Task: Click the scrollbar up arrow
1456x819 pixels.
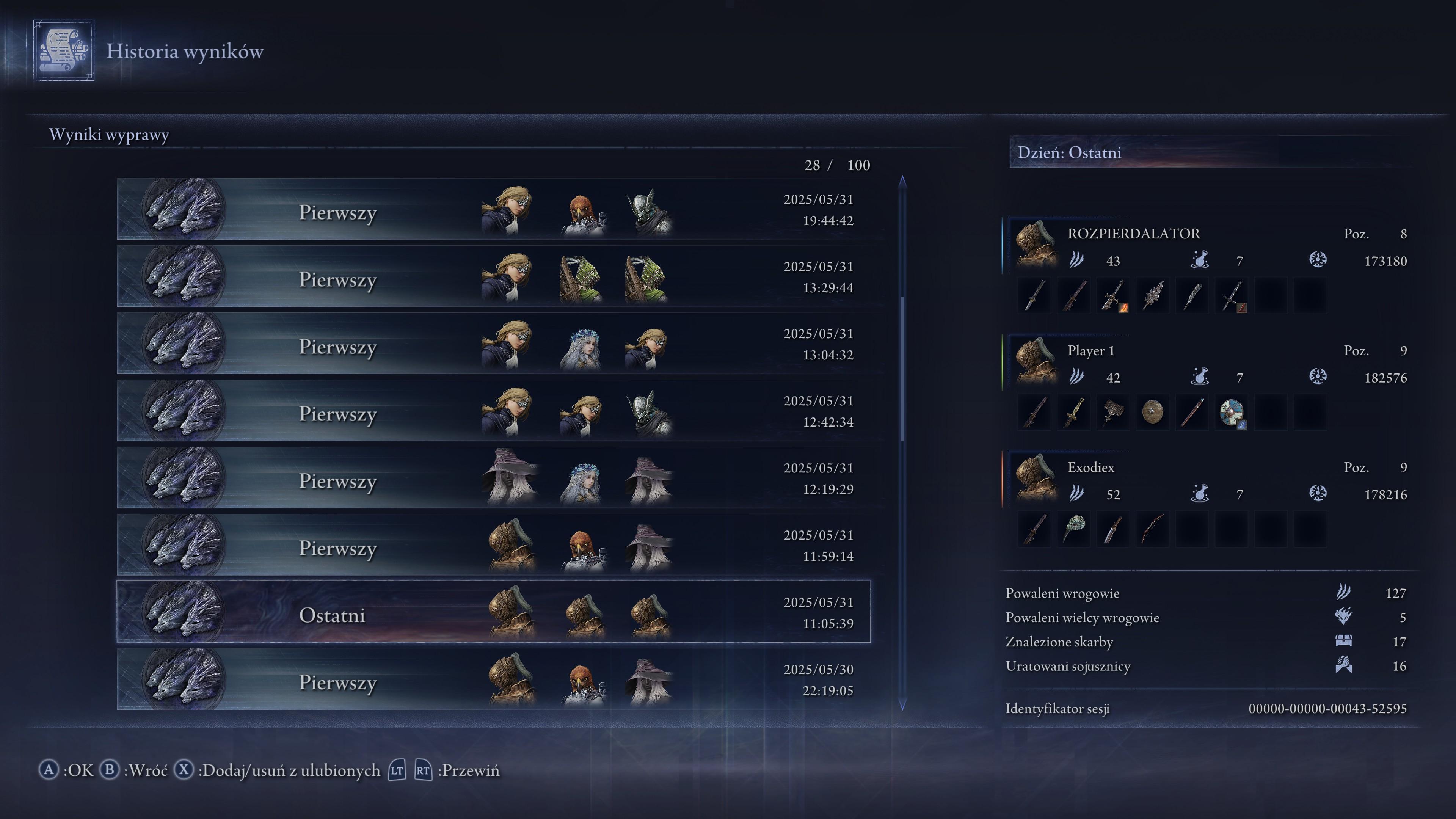Action: point(902,181)
